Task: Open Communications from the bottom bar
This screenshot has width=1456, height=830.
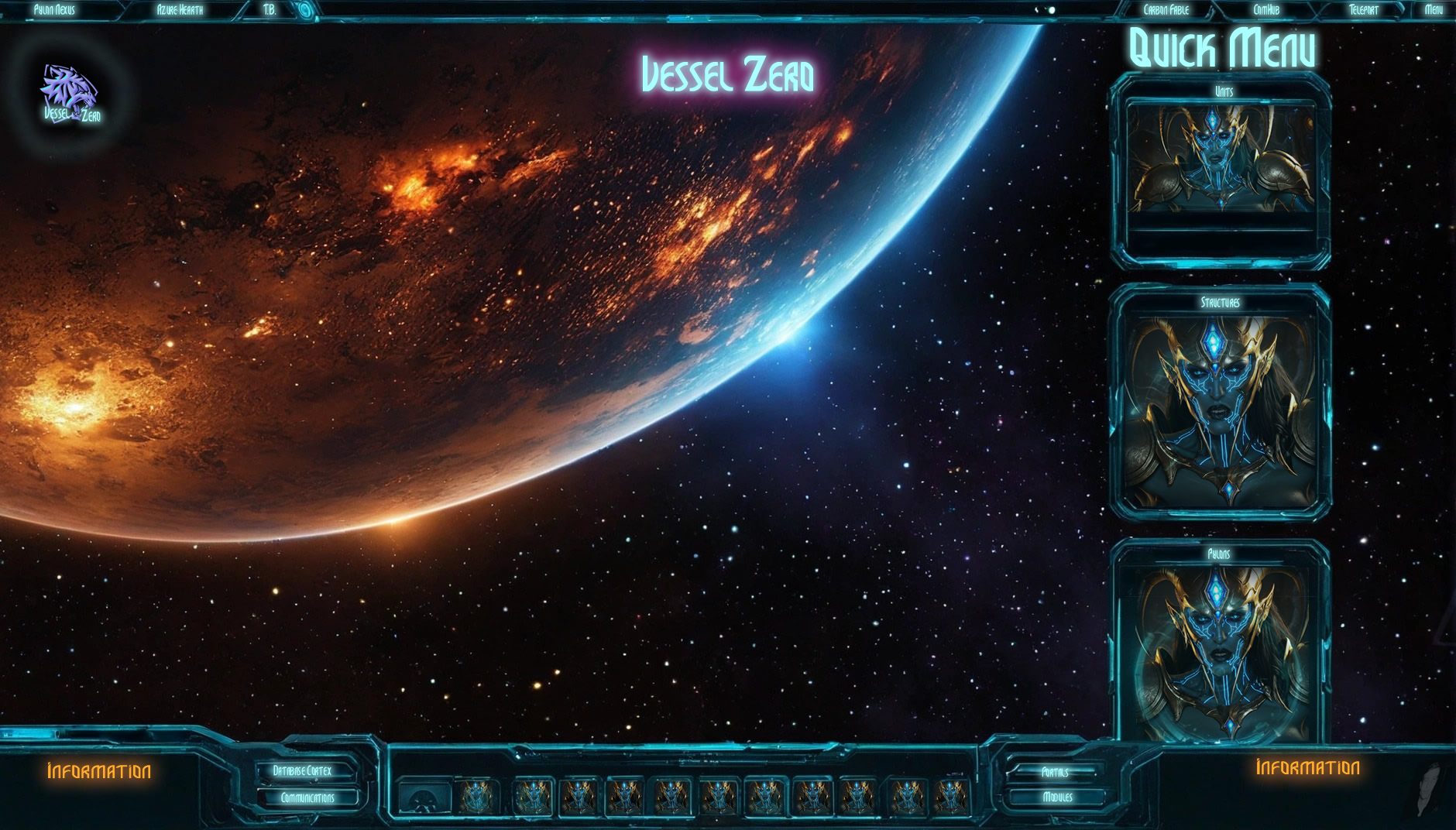Action: [307, 797]
